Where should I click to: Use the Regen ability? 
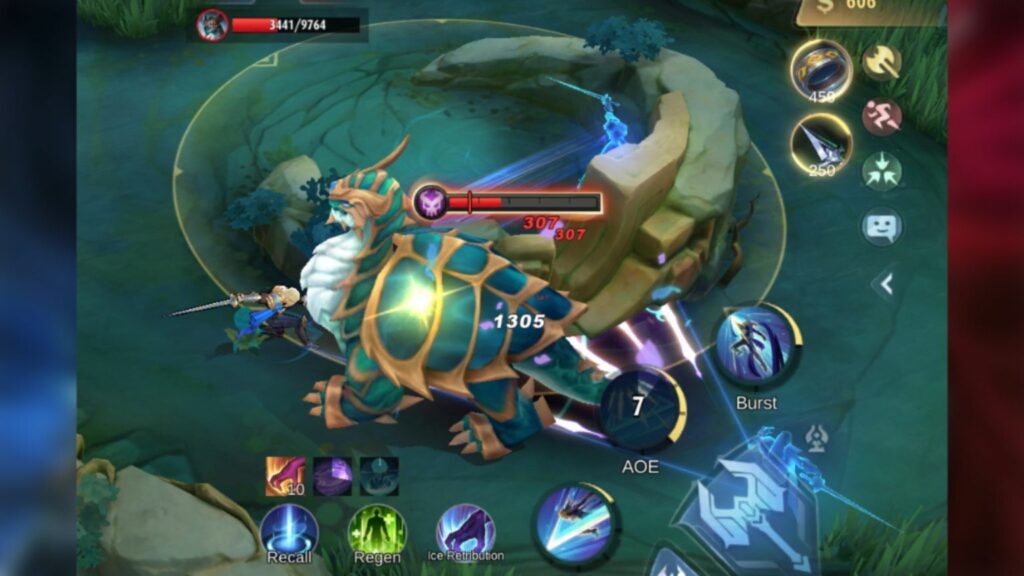[377, 531]
